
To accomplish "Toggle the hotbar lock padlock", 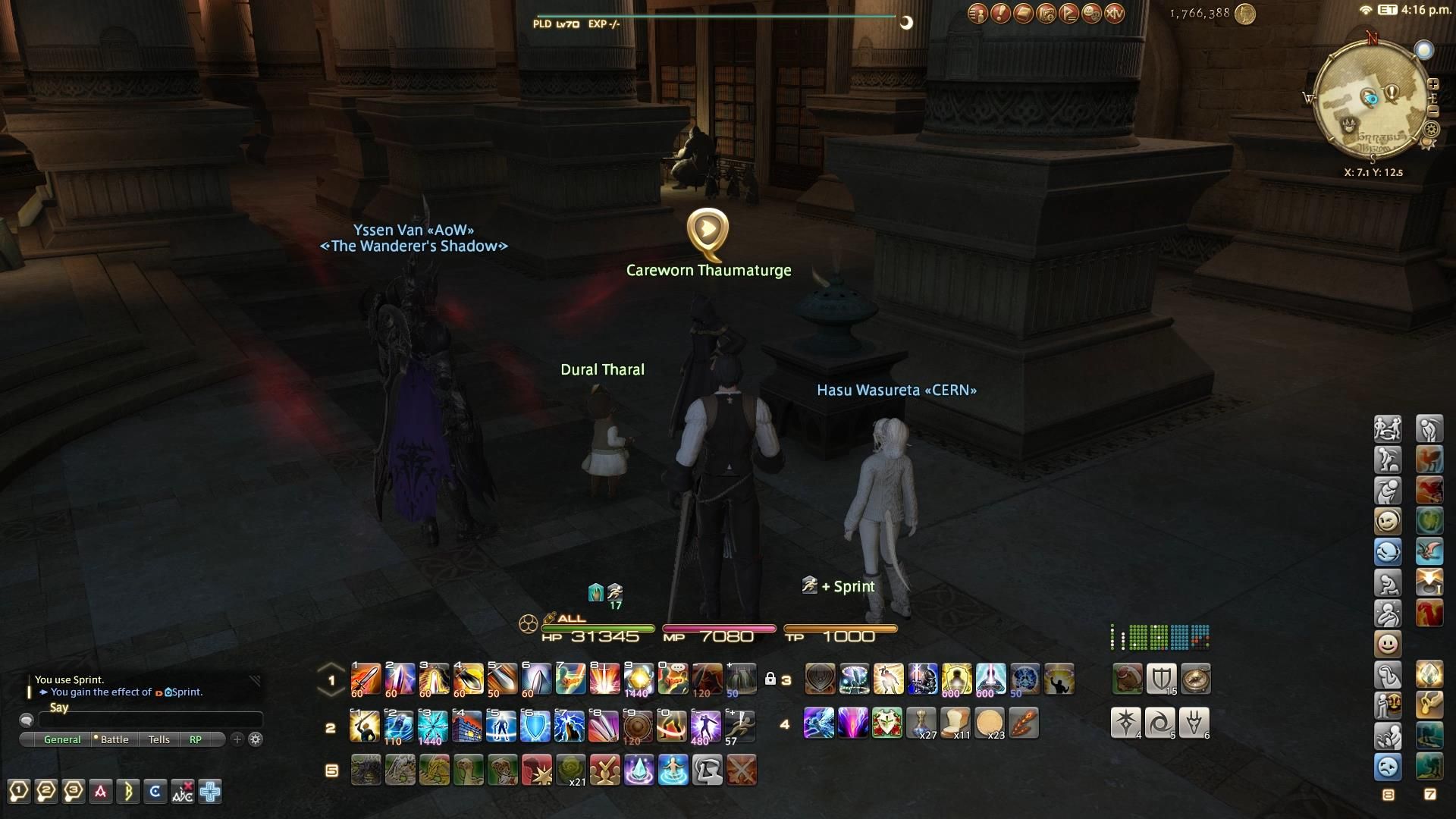I will pos(771,676).
